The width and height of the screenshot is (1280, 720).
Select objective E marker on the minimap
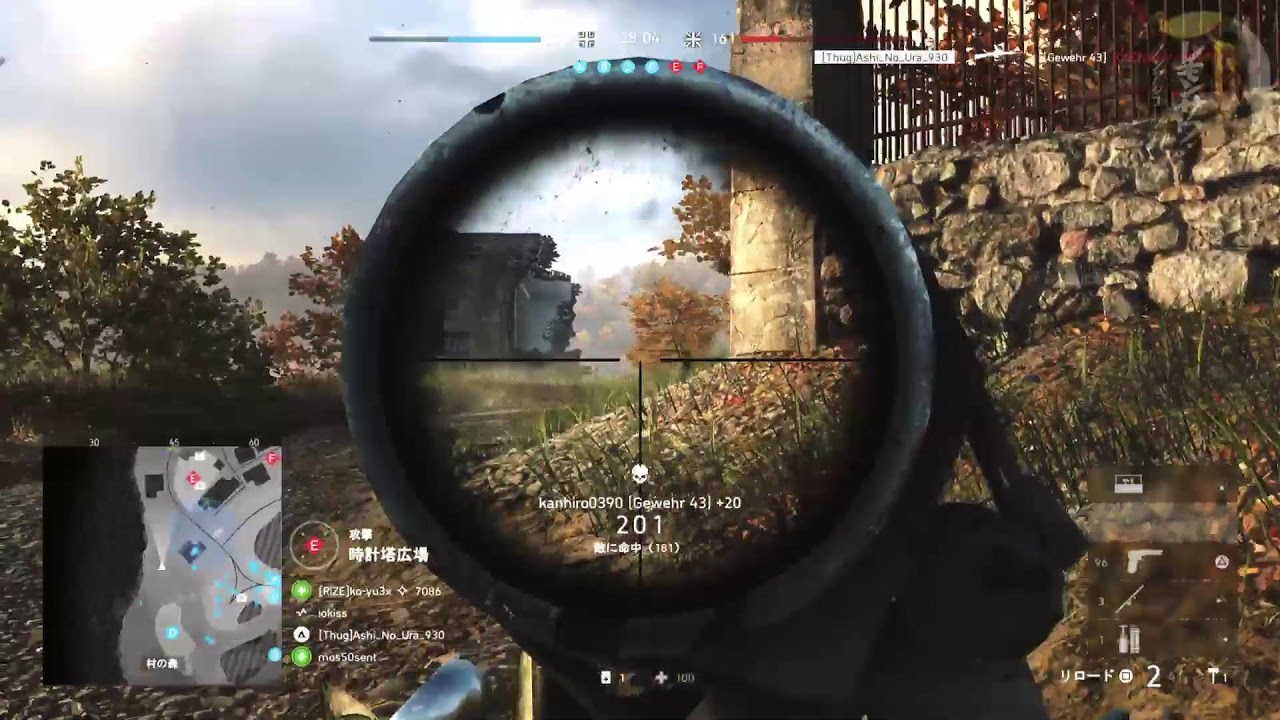tap(193, 479)
